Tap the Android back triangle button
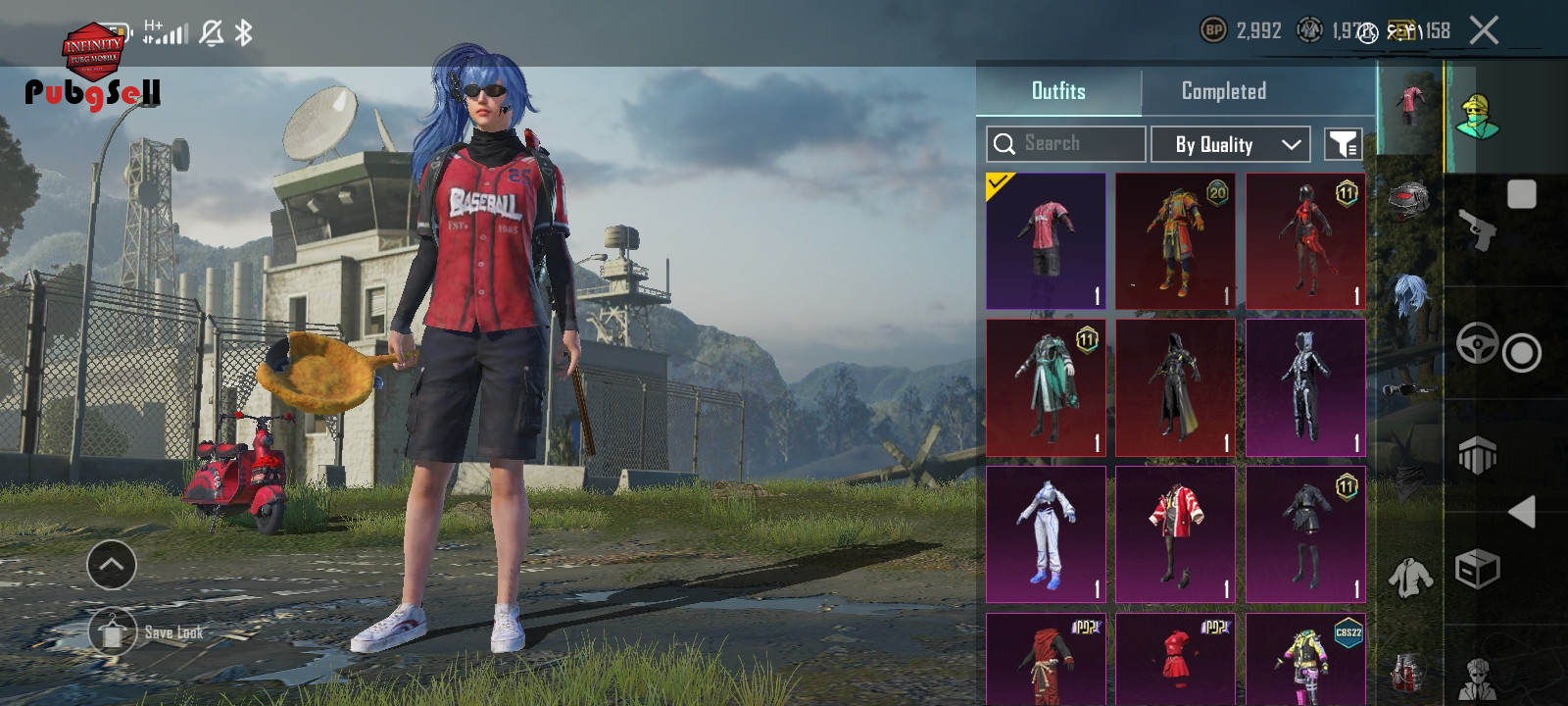Viewport: 1568px width, 706px height. [1522, 512]
